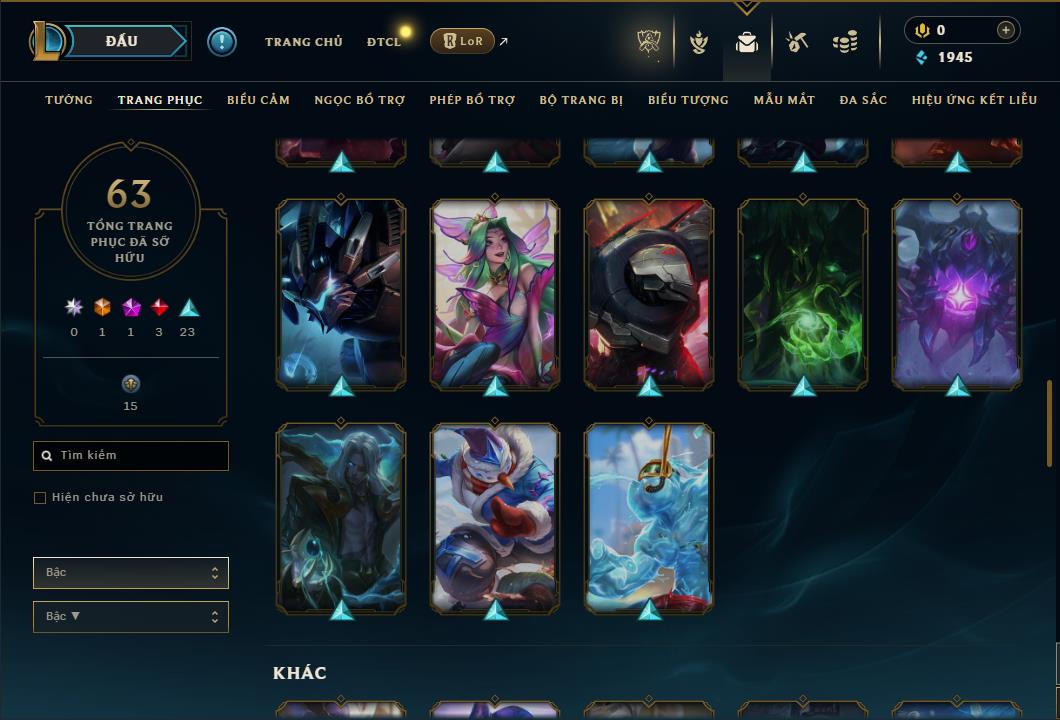The width and height of the screenshot is (1060, 720).
Task: Open the TRANG CHỦ home page
Action: click(x=303, y=42)
